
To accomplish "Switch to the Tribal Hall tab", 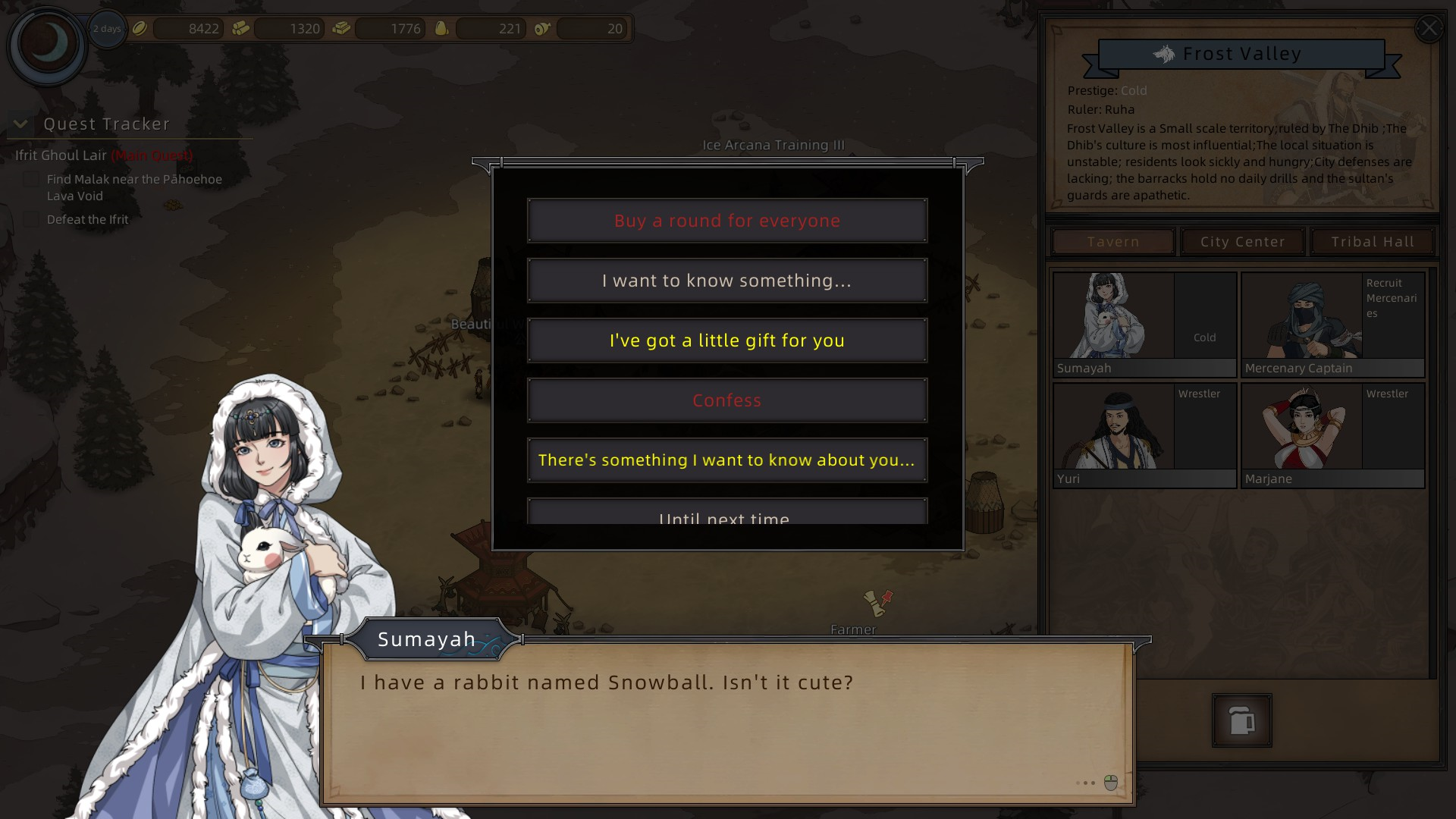I will coord(1372,242).
